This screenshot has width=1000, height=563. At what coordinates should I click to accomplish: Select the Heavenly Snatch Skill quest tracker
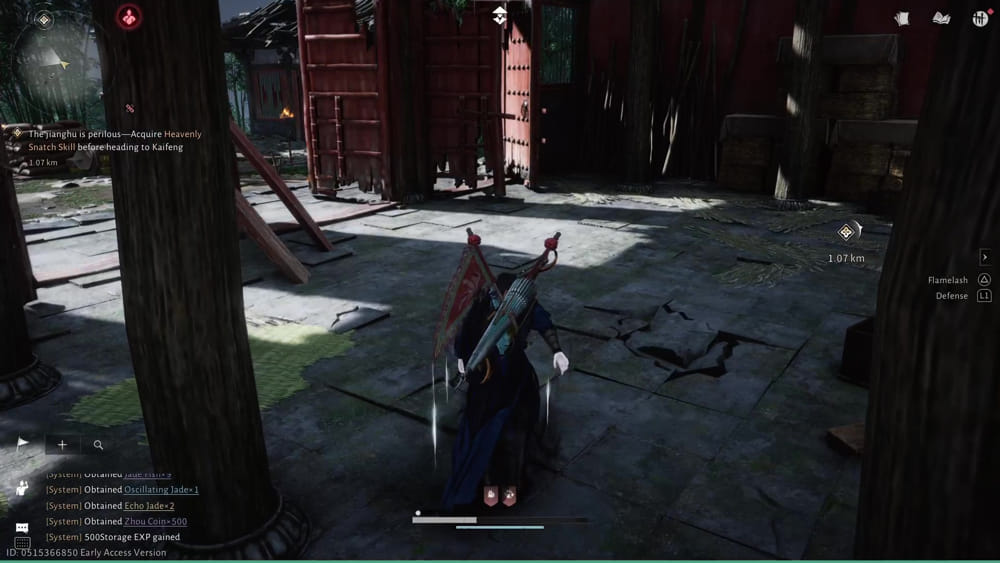coord(106,140)
